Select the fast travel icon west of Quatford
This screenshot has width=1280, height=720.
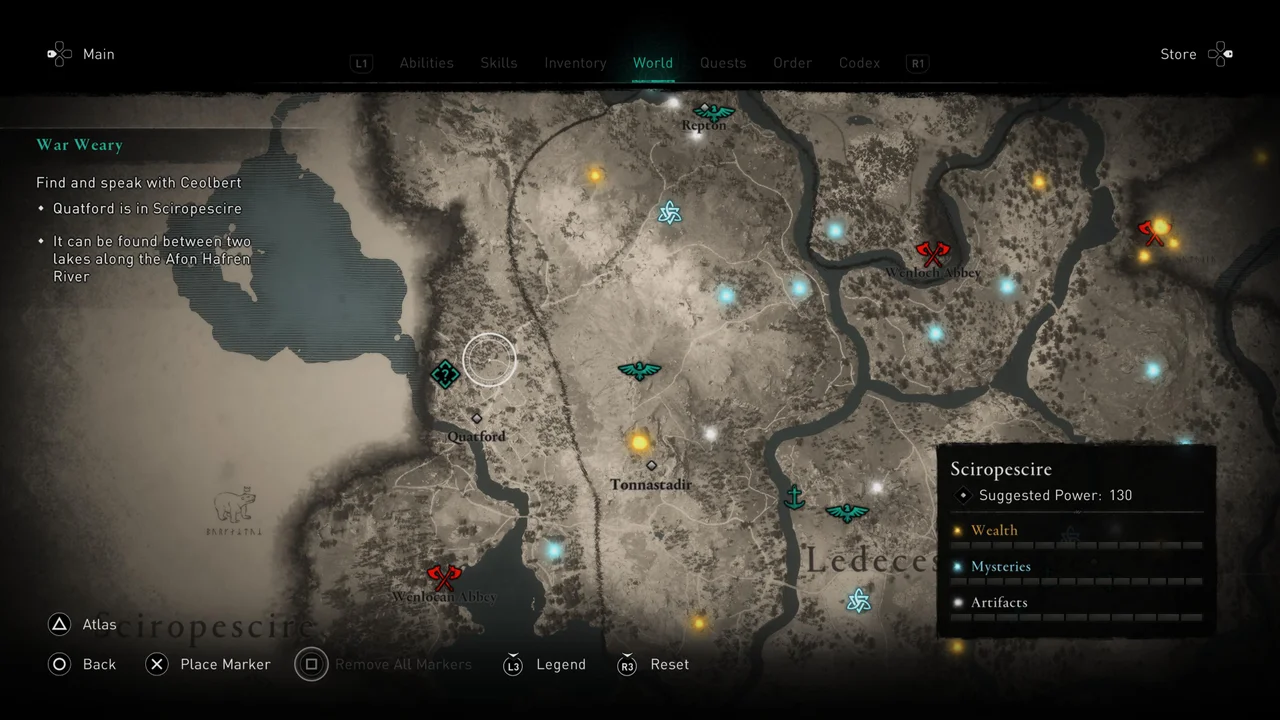click(x=445, y=374)
